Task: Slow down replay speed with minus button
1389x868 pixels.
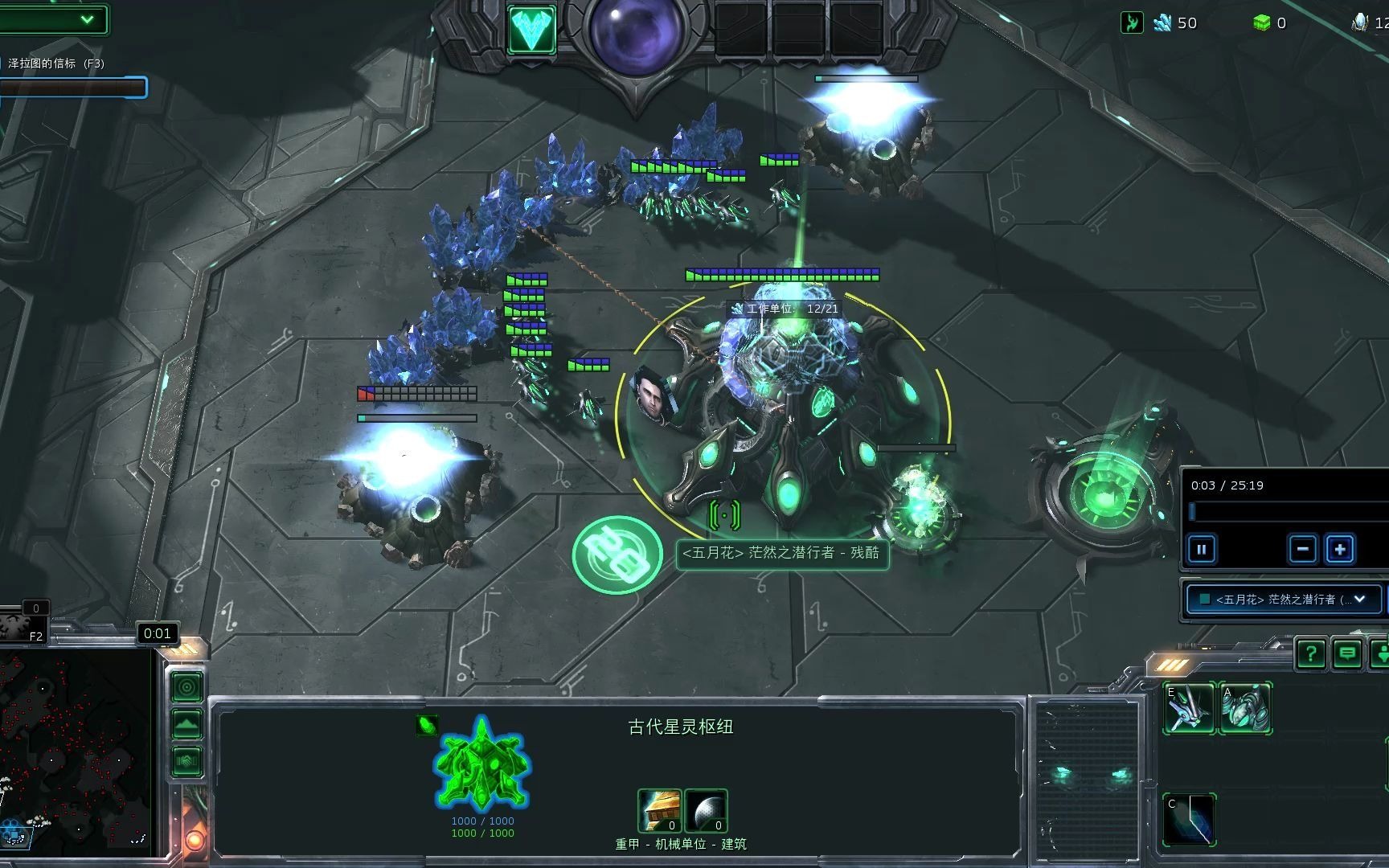Action: 1302,550
